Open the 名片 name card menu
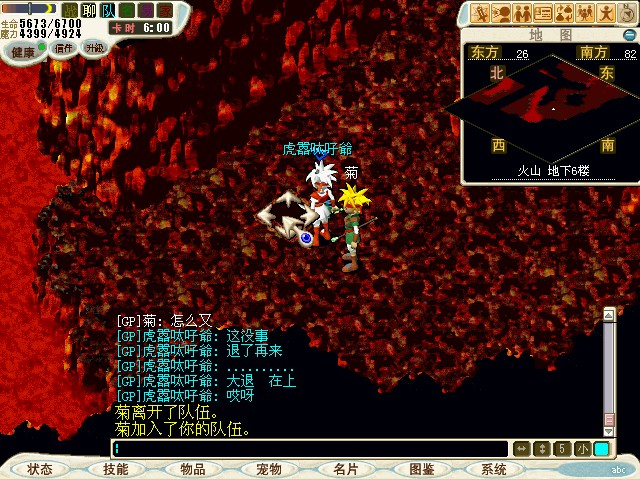Image resolution: width=640 pixels, height=480 pixels. pyautogui.click(x=346, y=469)
